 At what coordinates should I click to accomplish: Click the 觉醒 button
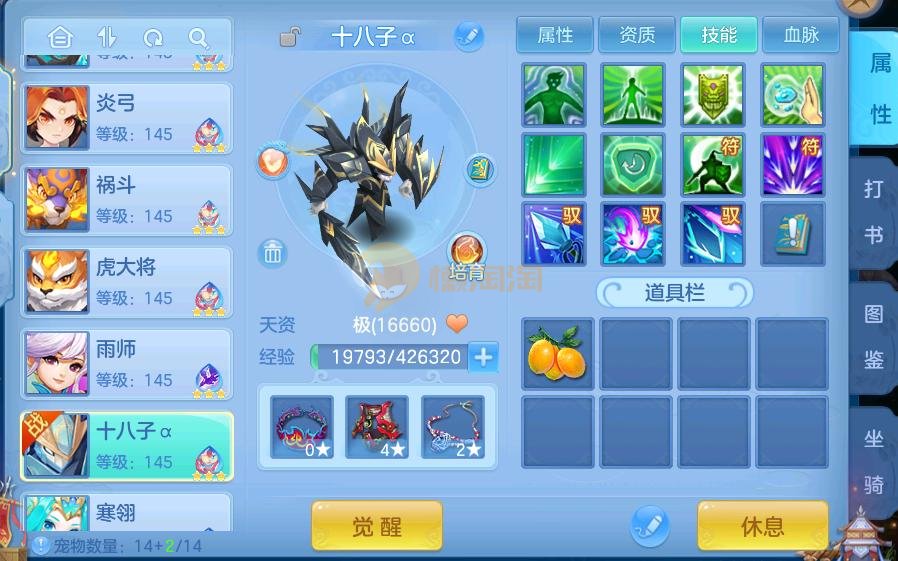point(377,526)
